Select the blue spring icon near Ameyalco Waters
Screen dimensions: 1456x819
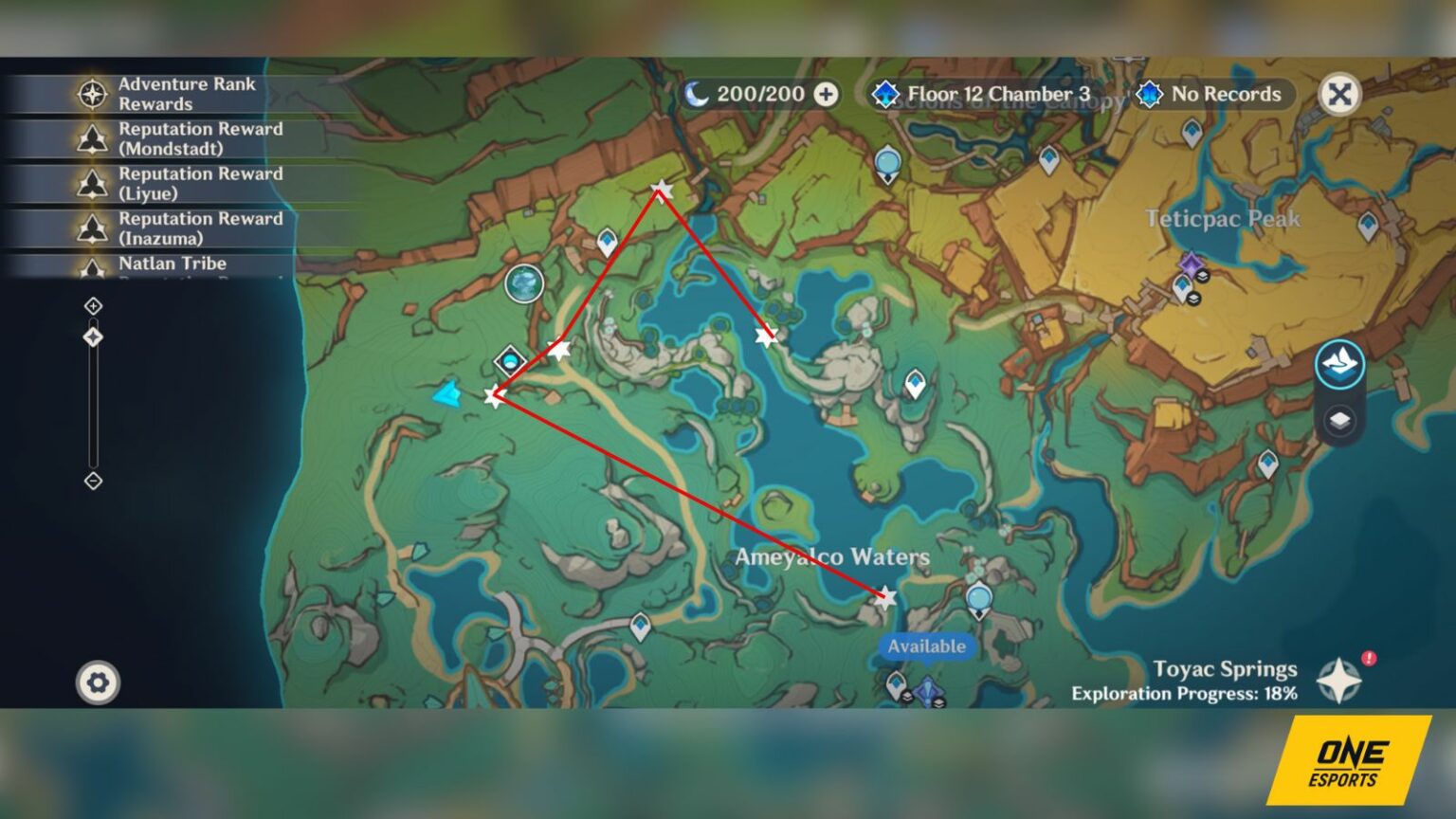click(x=978, y=598)
